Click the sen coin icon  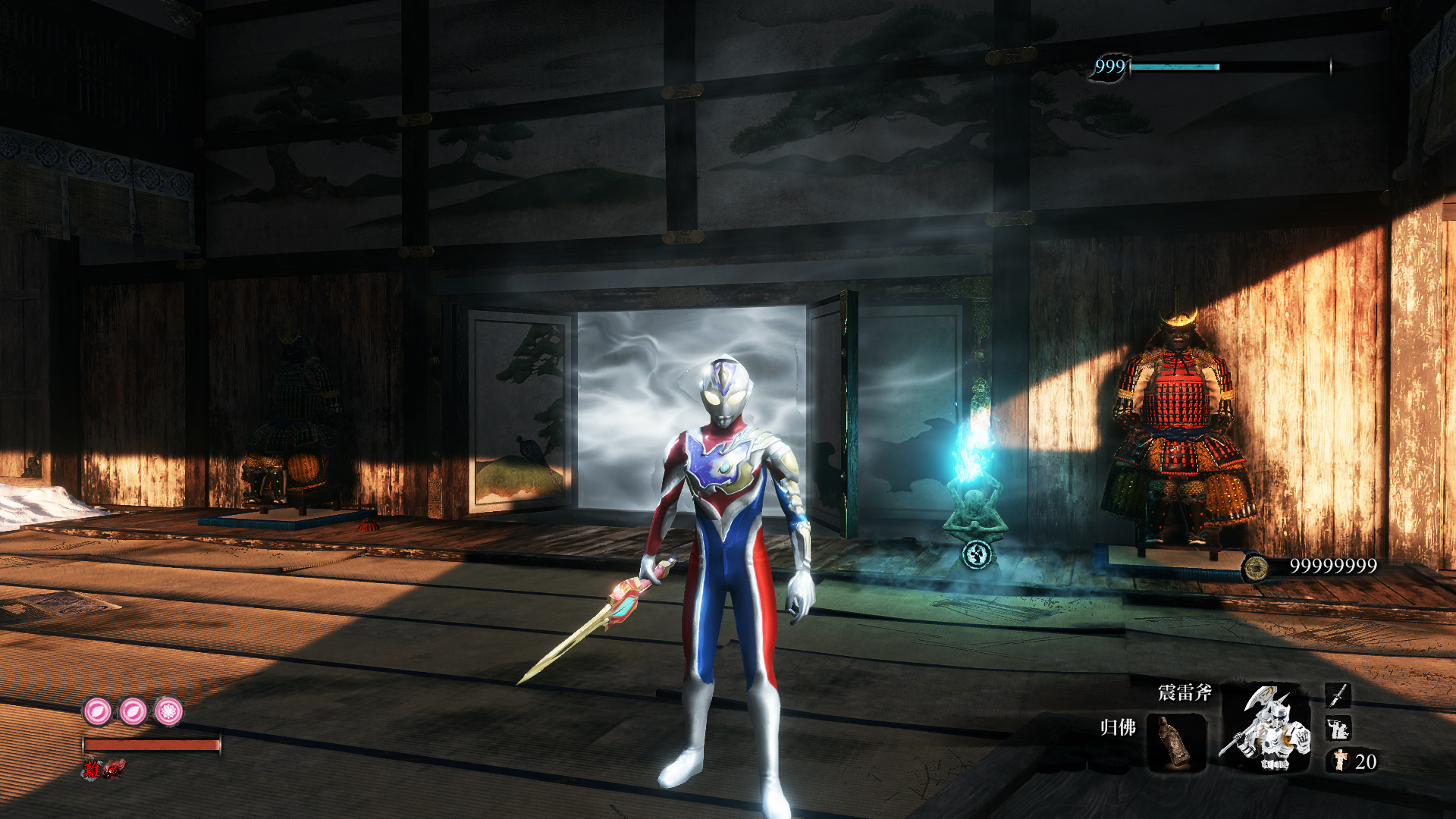(1256, 566)
